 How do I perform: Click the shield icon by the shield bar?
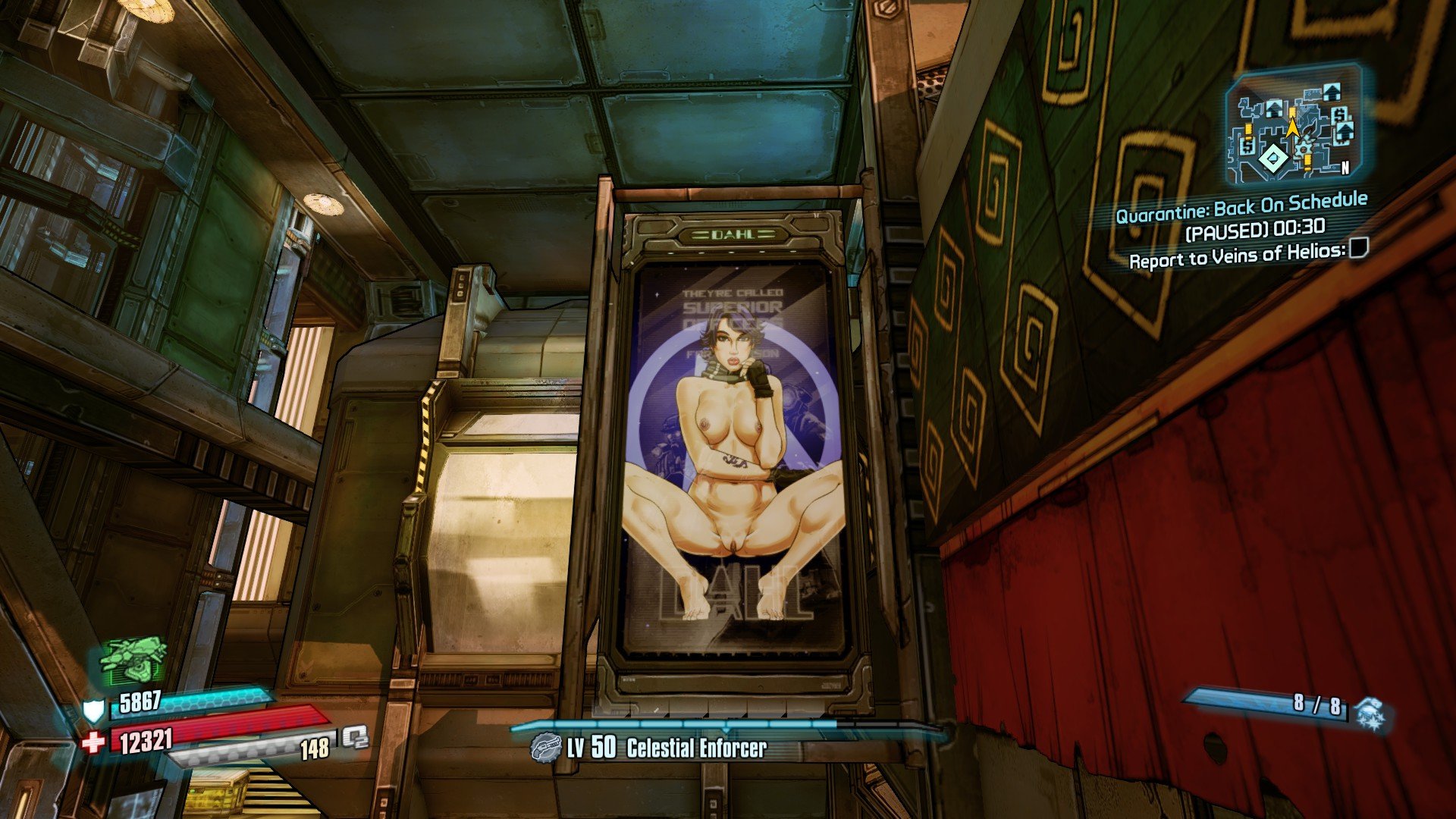point(93,711)
